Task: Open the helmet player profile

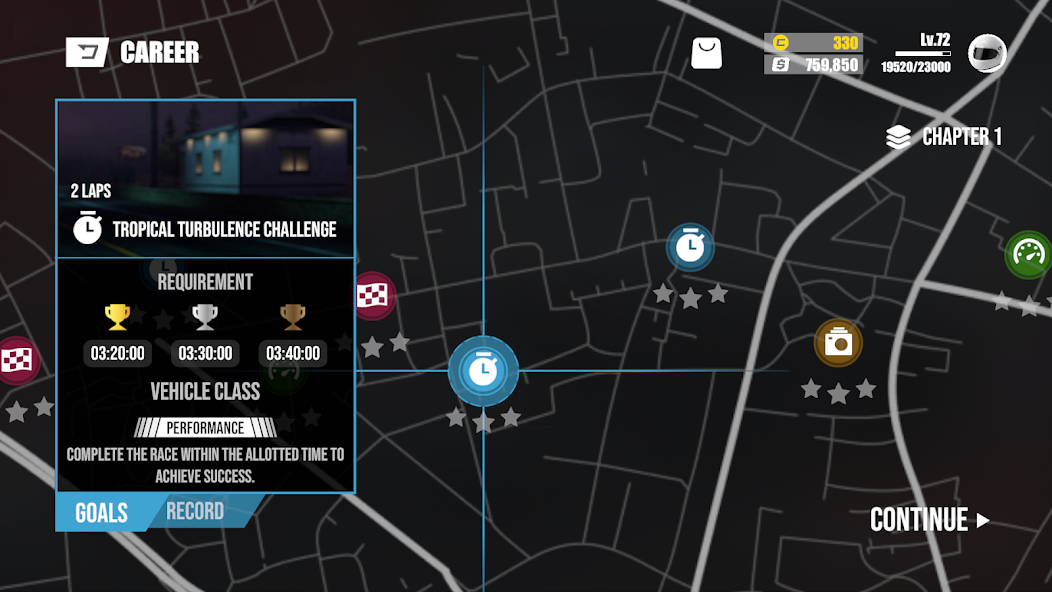Action: pyautogui.click(x=987, y=53)
